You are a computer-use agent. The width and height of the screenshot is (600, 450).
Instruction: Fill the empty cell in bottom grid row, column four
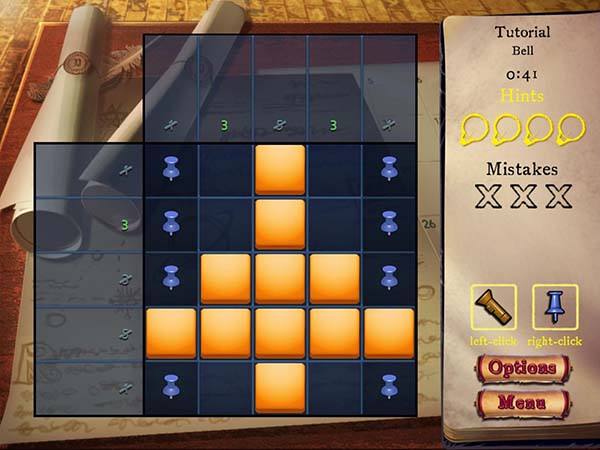click(x=334, y=388)
